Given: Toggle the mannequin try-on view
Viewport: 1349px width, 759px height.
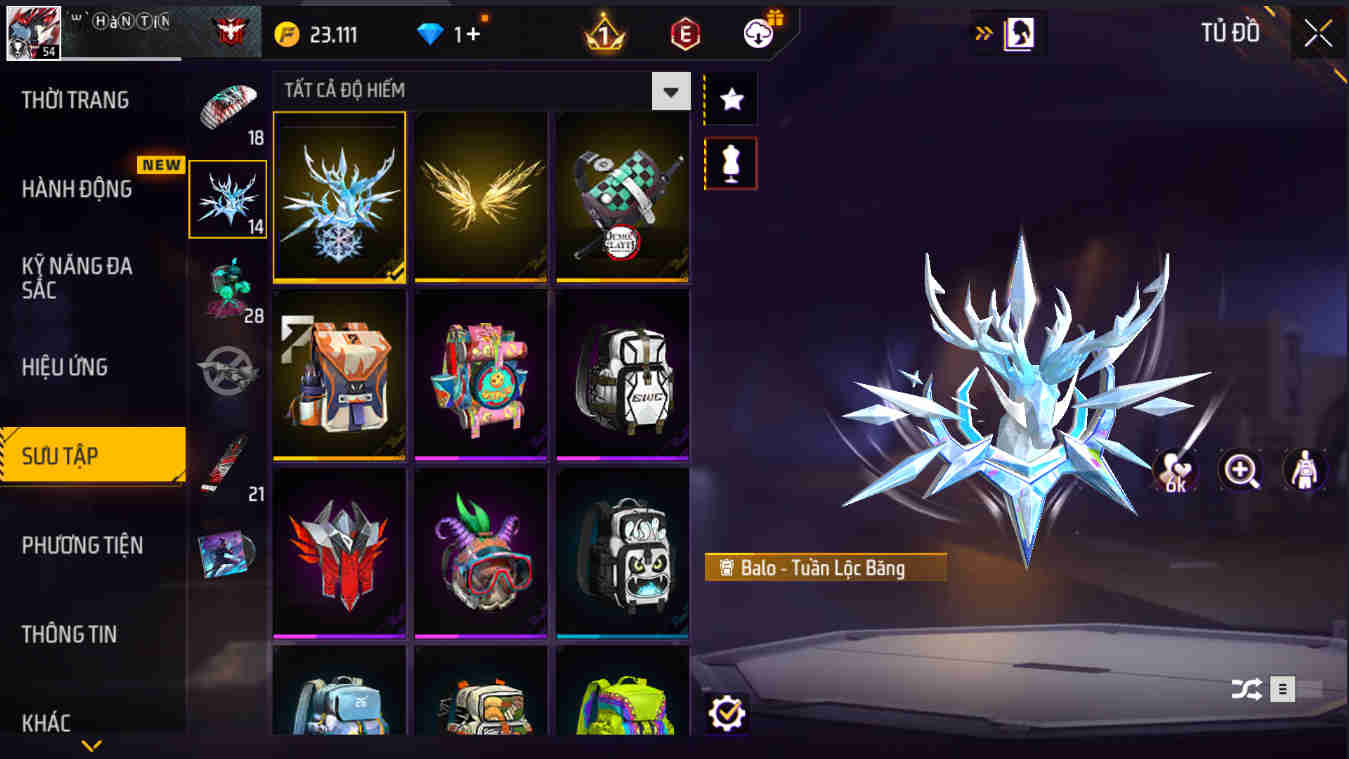Looking at the screenshot, I should click(x=730, y=163).
